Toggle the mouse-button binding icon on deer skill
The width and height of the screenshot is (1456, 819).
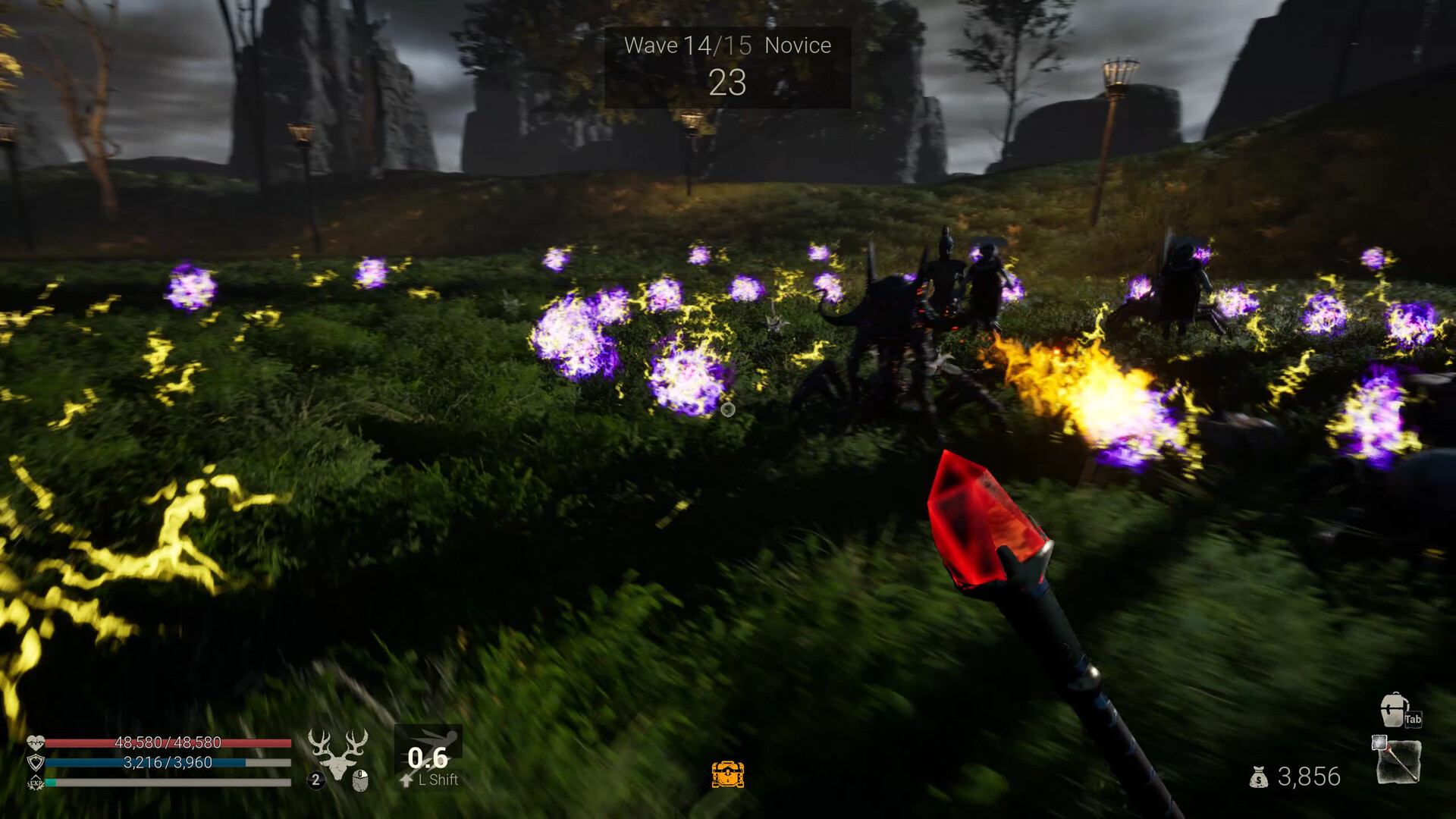pyautogui.click(x=361, y=781)
